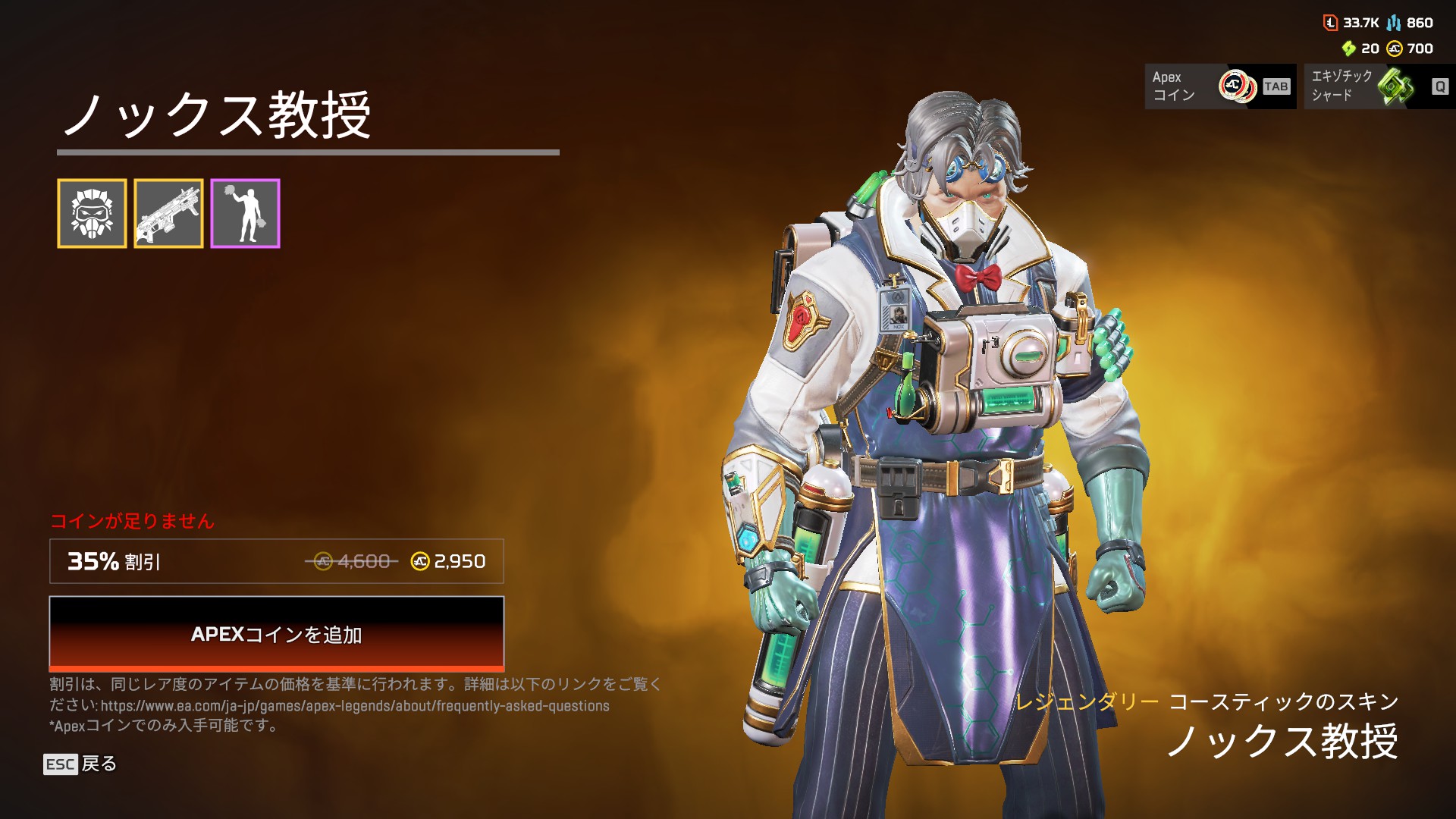Switch to the エキゾチックシャード tab
The width and height of the screenshot is (1456, 819).
click(1379, 86)
